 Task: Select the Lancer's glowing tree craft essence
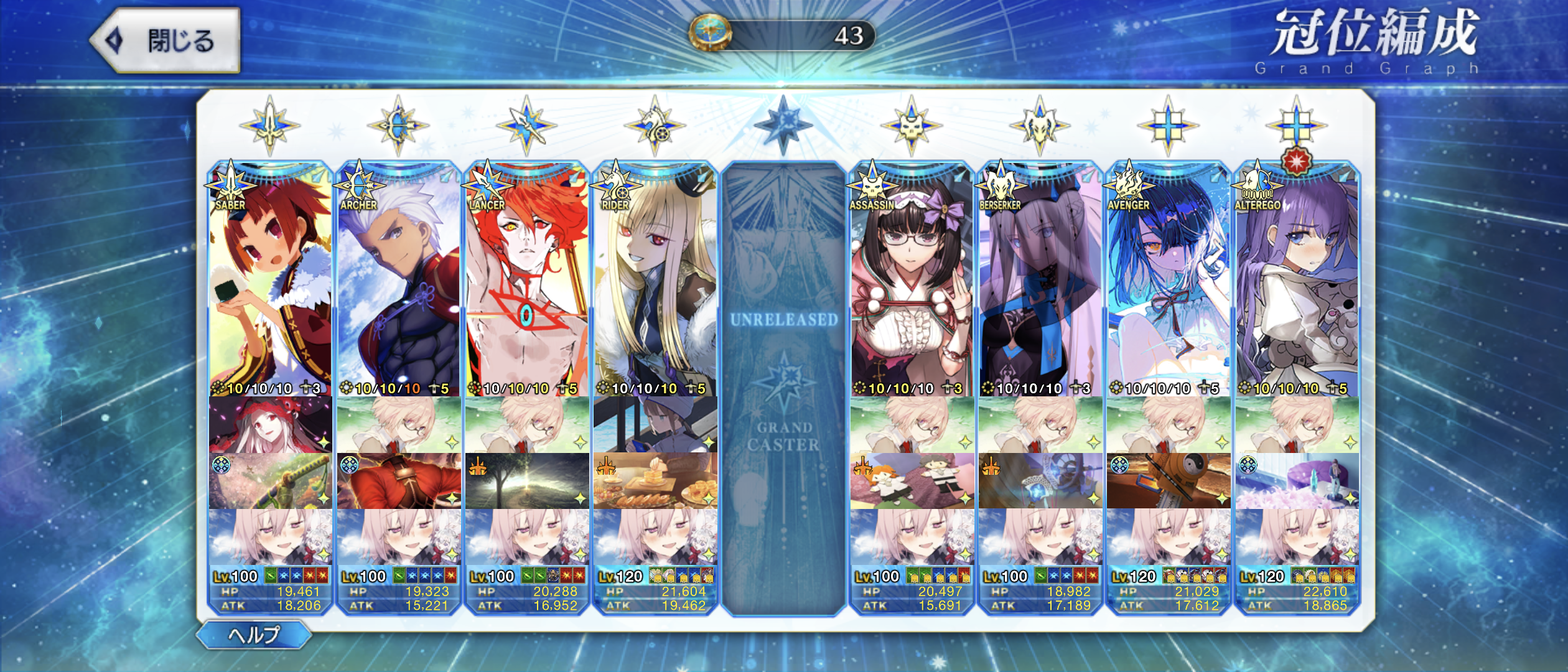coord(526,481)
